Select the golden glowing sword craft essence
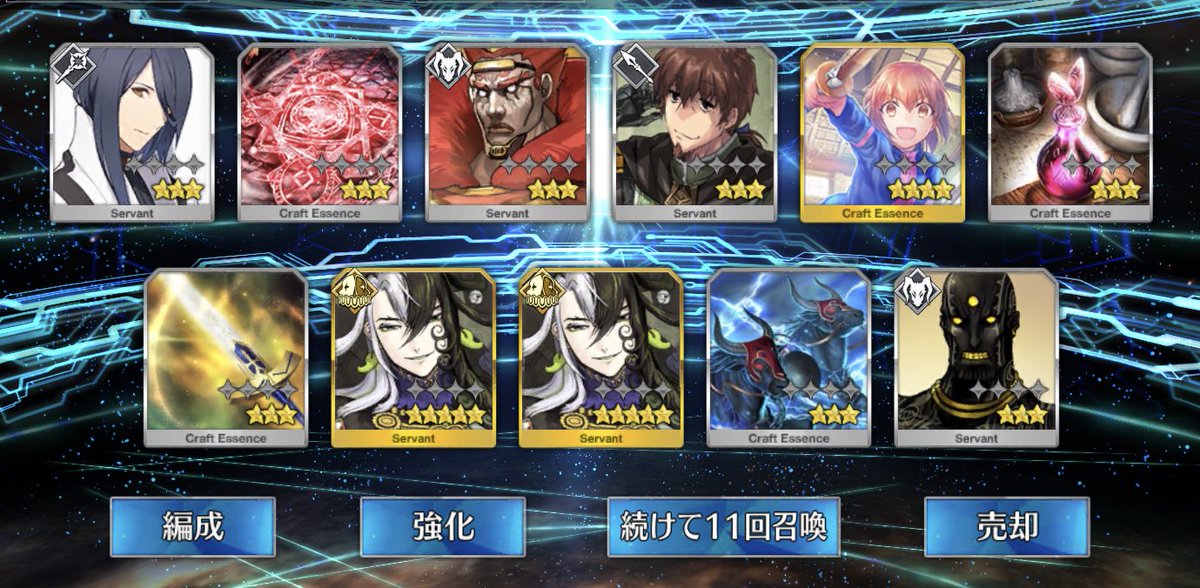The image size is (1200, 588). pos(226,355)
